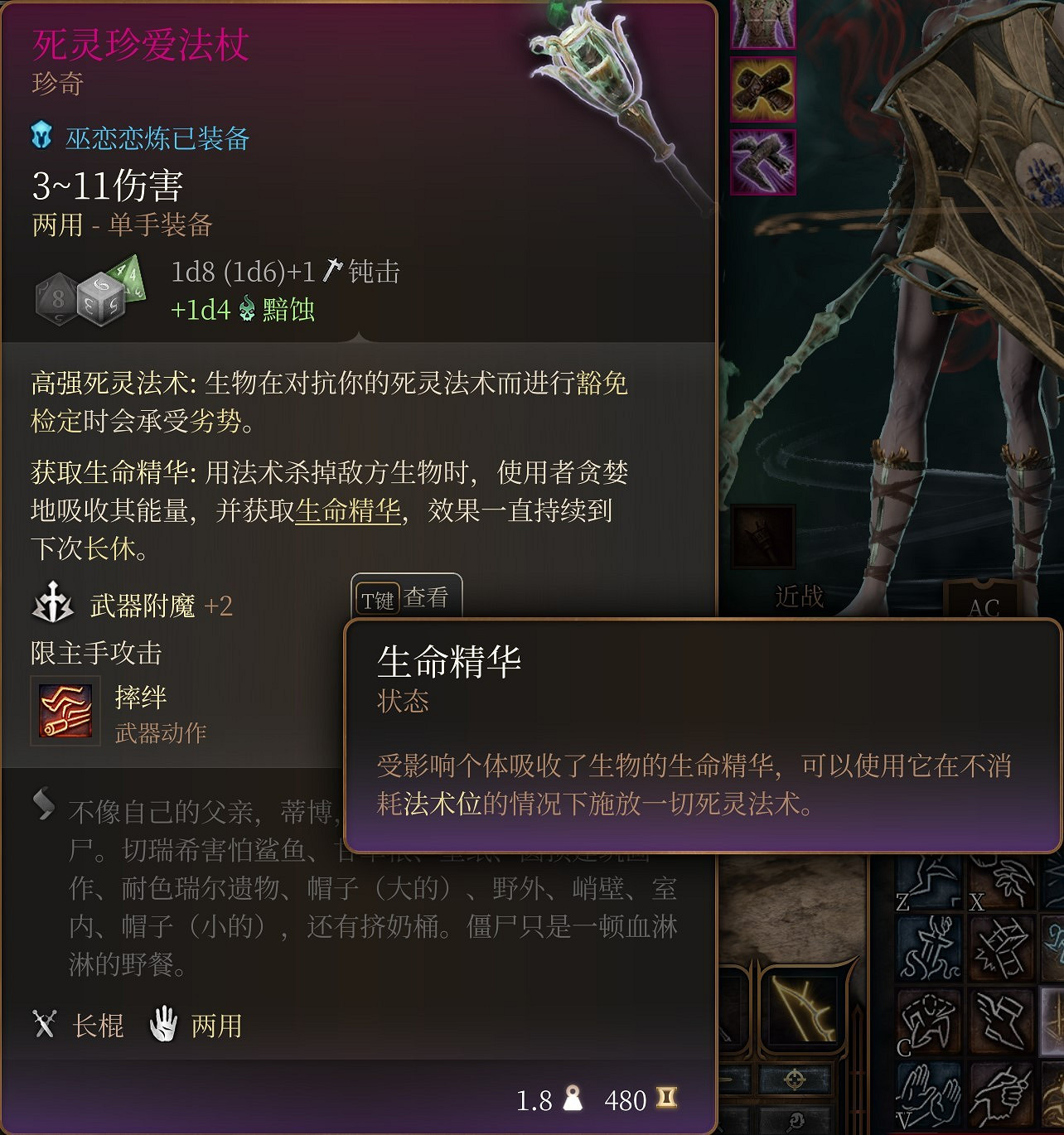Click the torch slot icon above 近战
The image size is (1064, 1135).
762,537
